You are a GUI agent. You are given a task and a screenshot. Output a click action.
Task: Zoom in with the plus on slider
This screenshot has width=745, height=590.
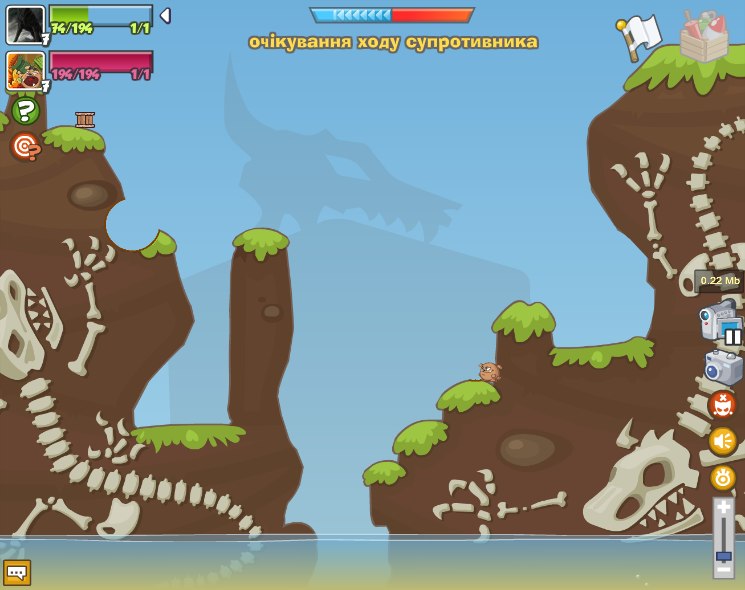[723, 508]
